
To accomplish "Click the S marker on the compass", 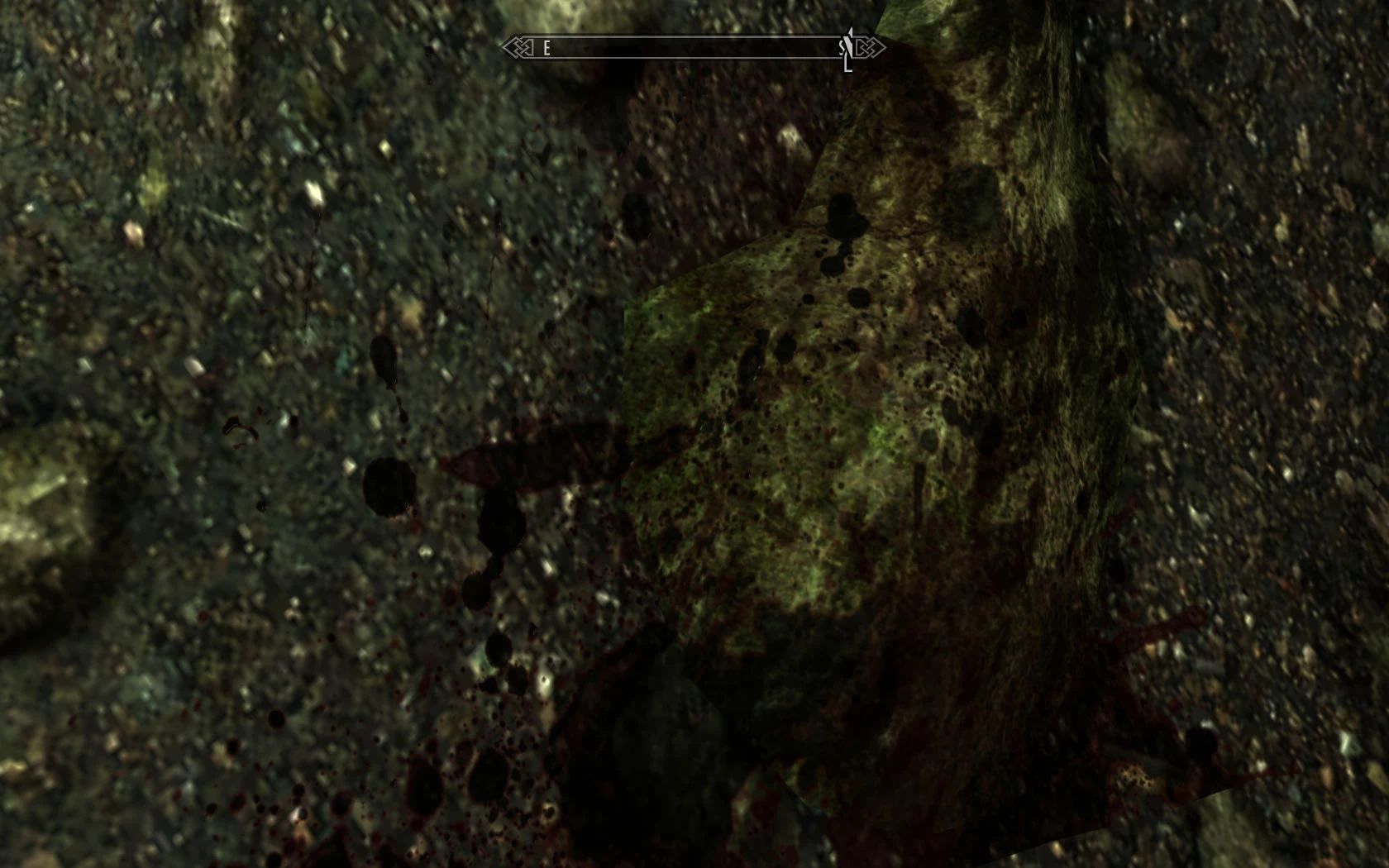I will coord(842,47).
